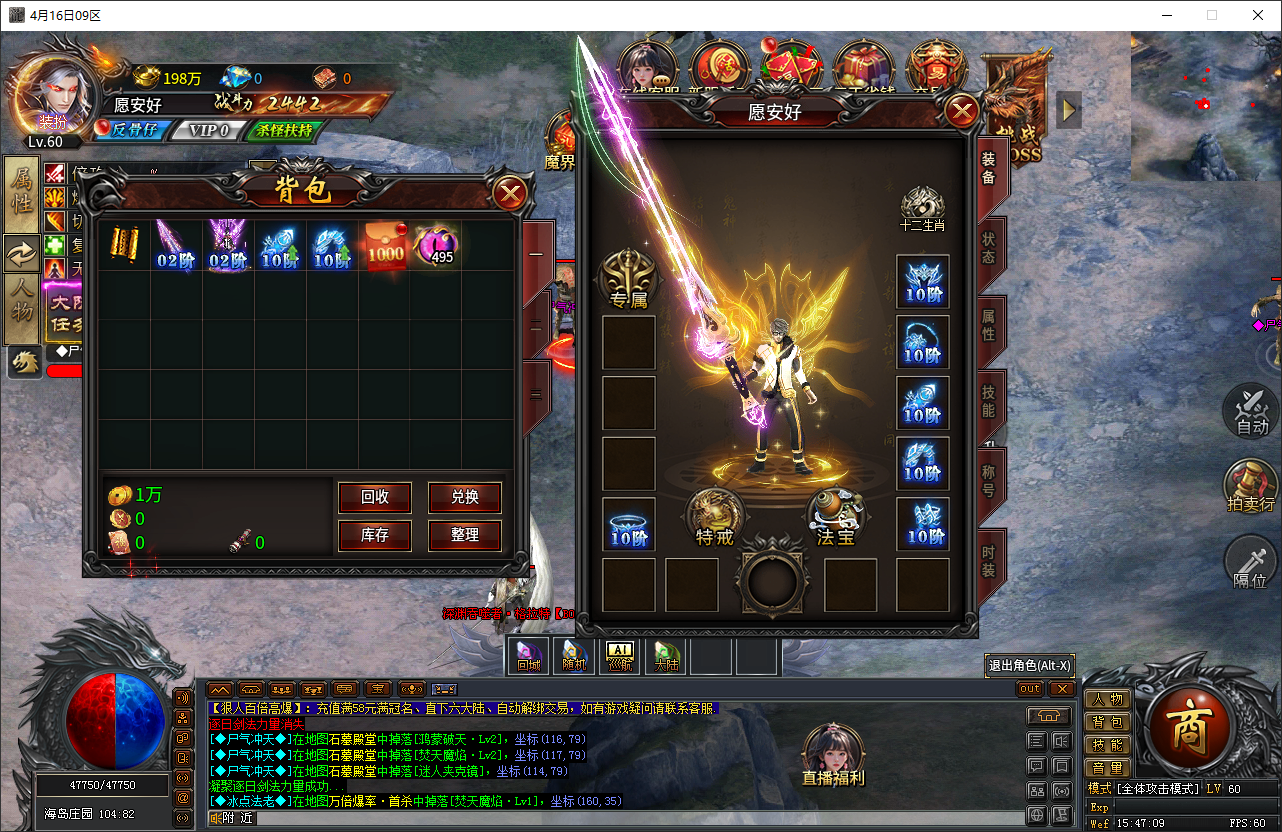1282x832 pixels.
Task: Select the golden scroll in the bag
Action: 125,246
